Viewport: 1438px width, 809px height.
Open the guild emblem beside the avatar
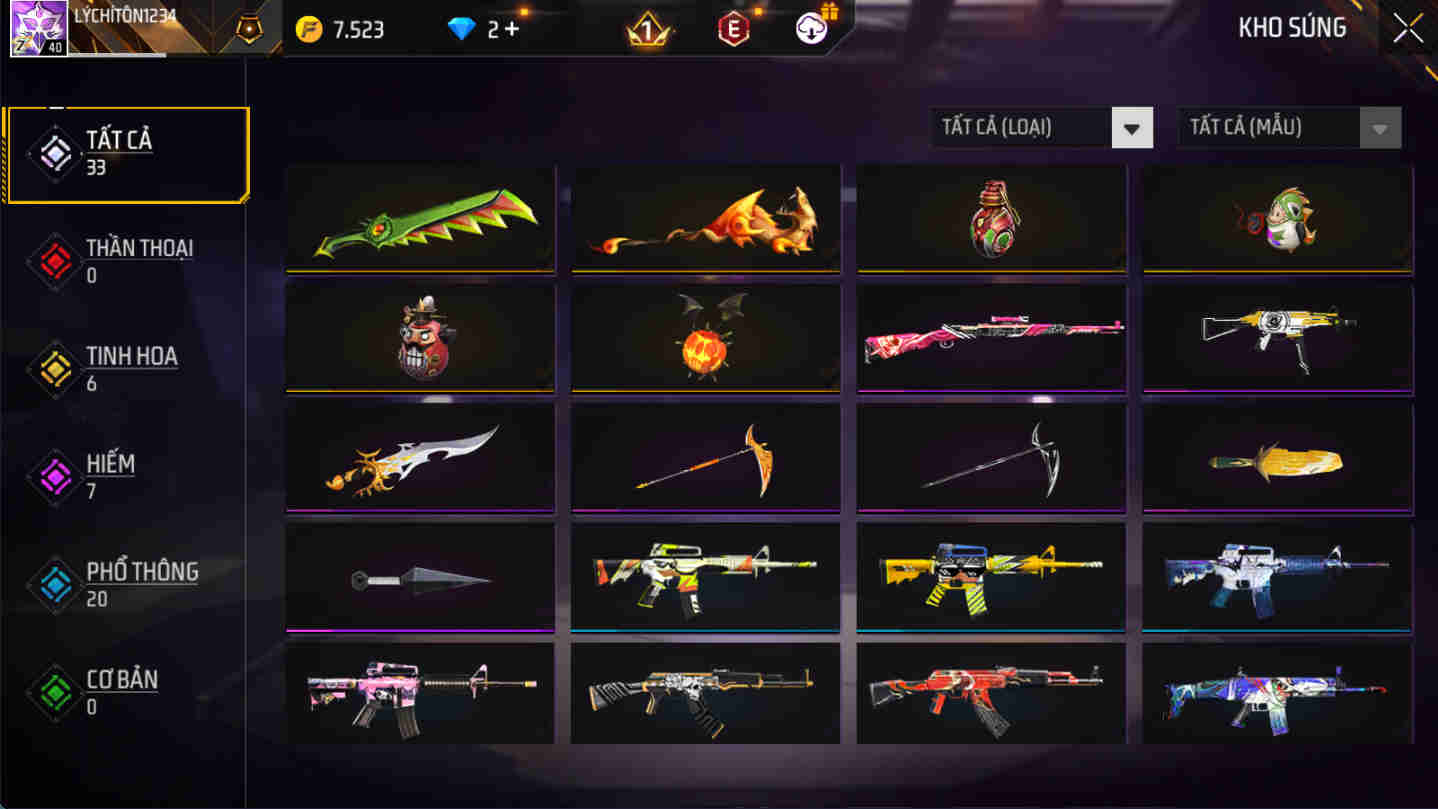tap(249, 29)
